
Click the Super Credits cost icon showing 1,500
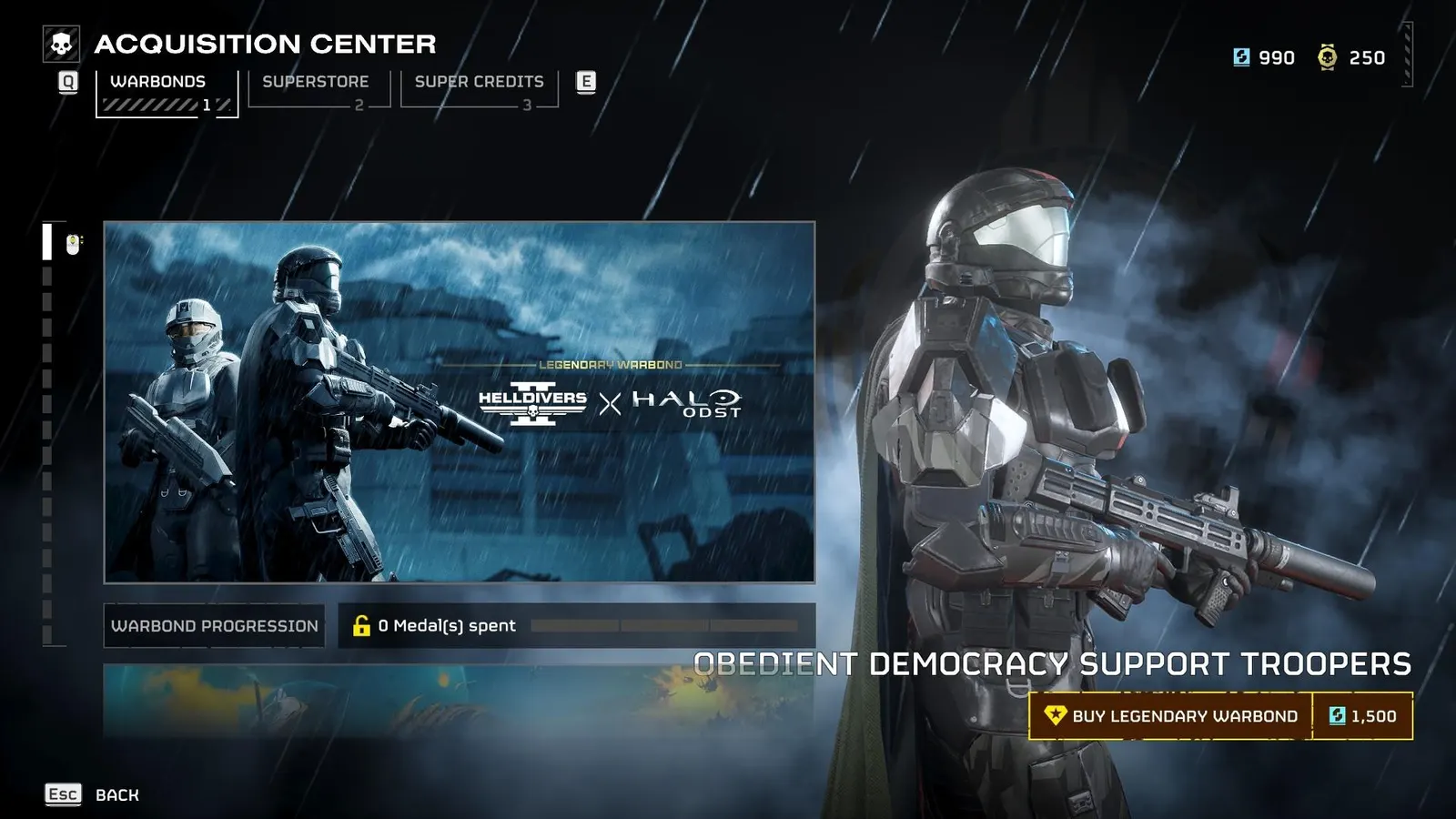click(x=1336, y=716)
